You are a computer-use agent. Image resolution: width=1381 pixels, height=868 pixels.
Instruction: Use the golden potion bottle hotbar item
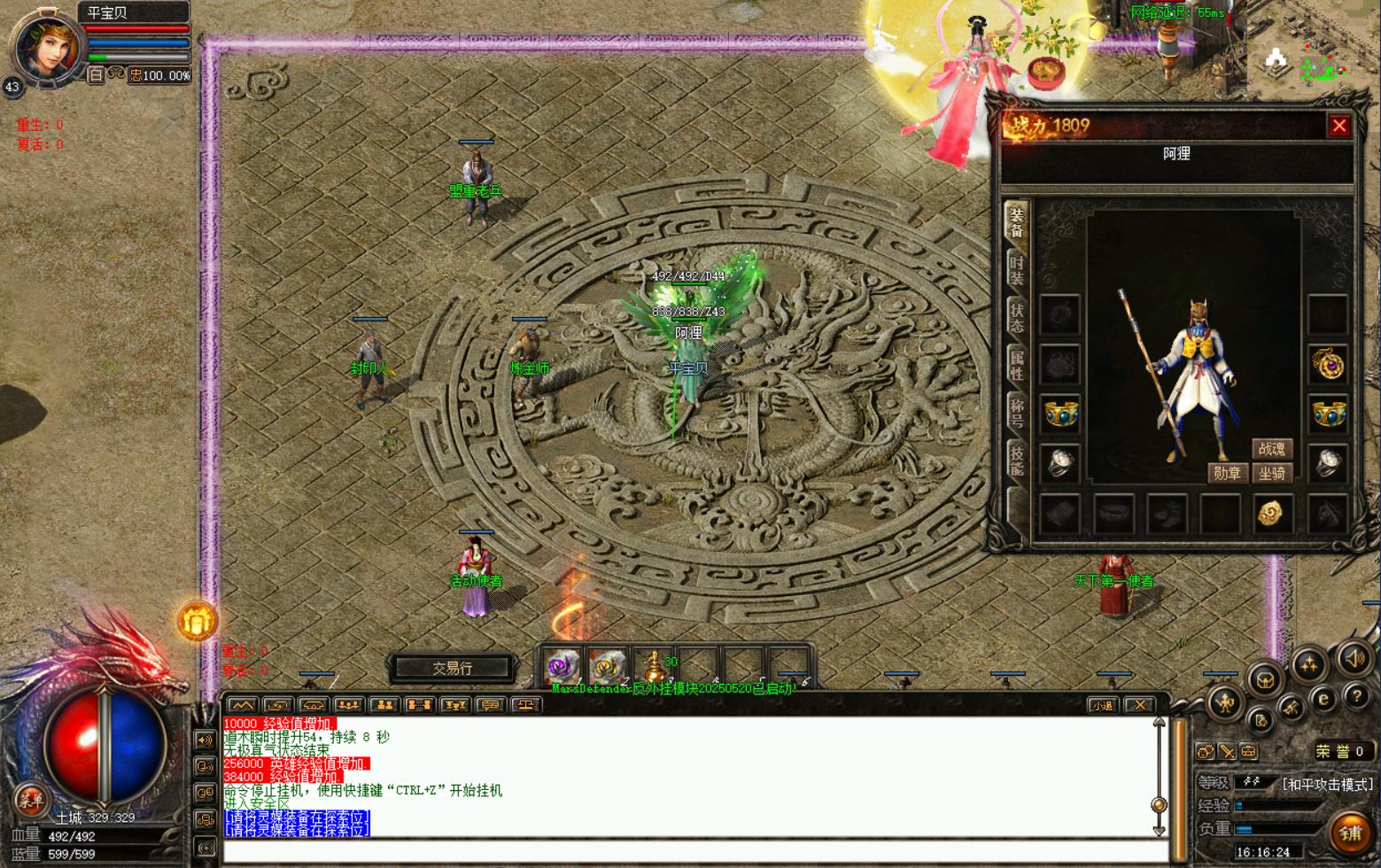coord(653,666)
